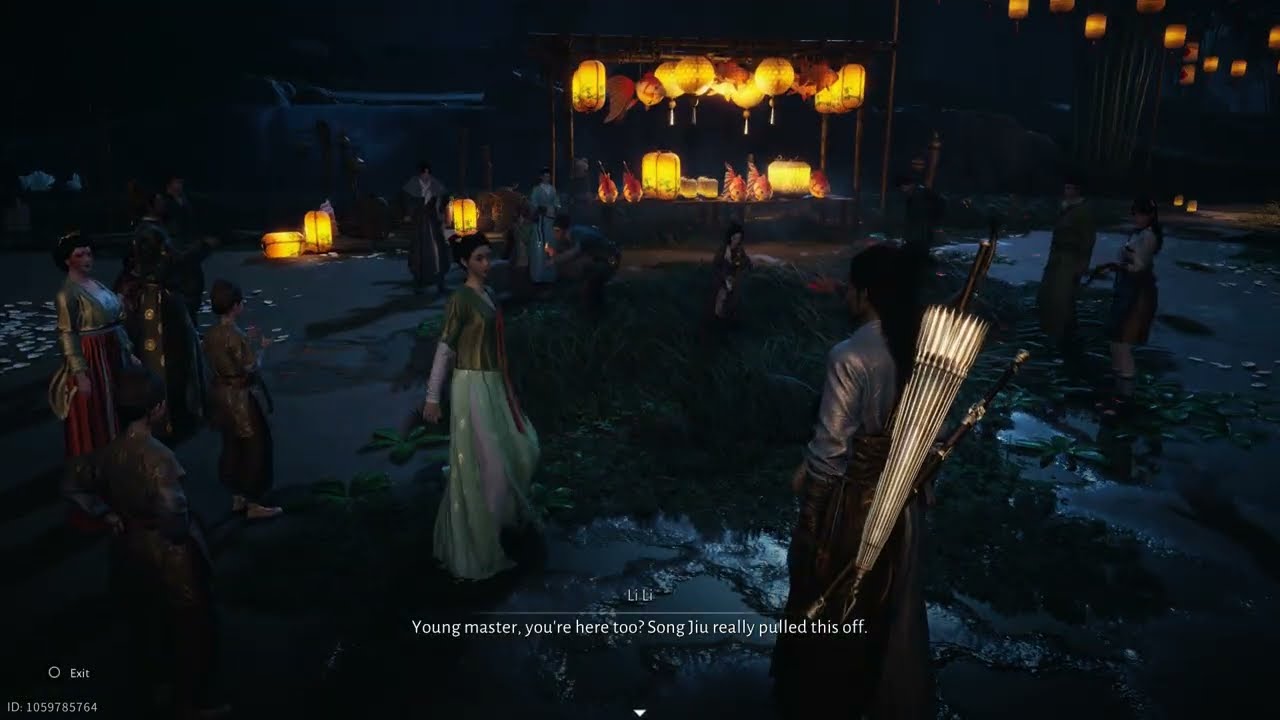Click the pair of glowing lanterns on the left

point(300,237)
